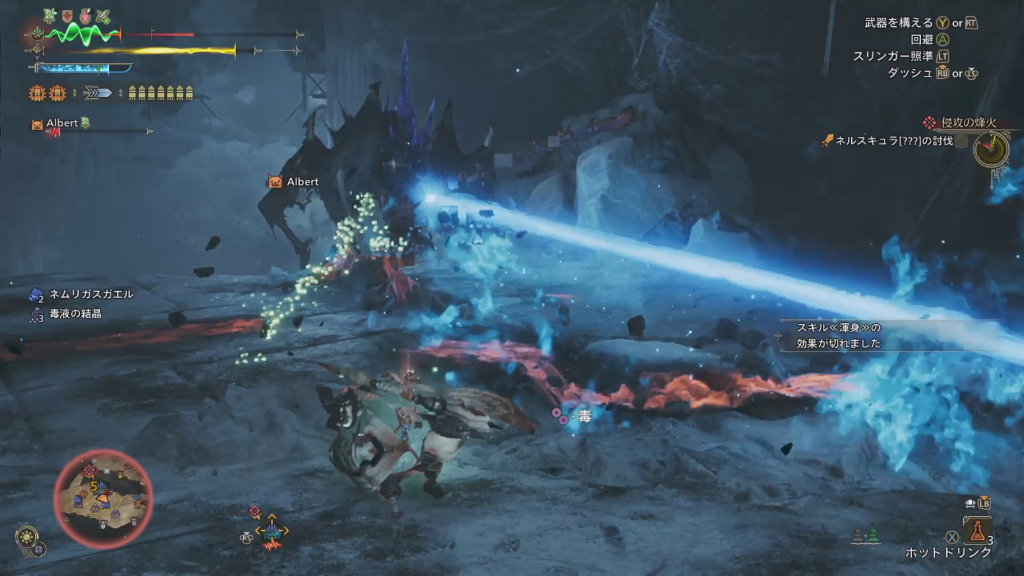Click the quest timer clock icon
Image resolution: width=1024 pixels, height=576 pixels.
click(x=991, y=150)
